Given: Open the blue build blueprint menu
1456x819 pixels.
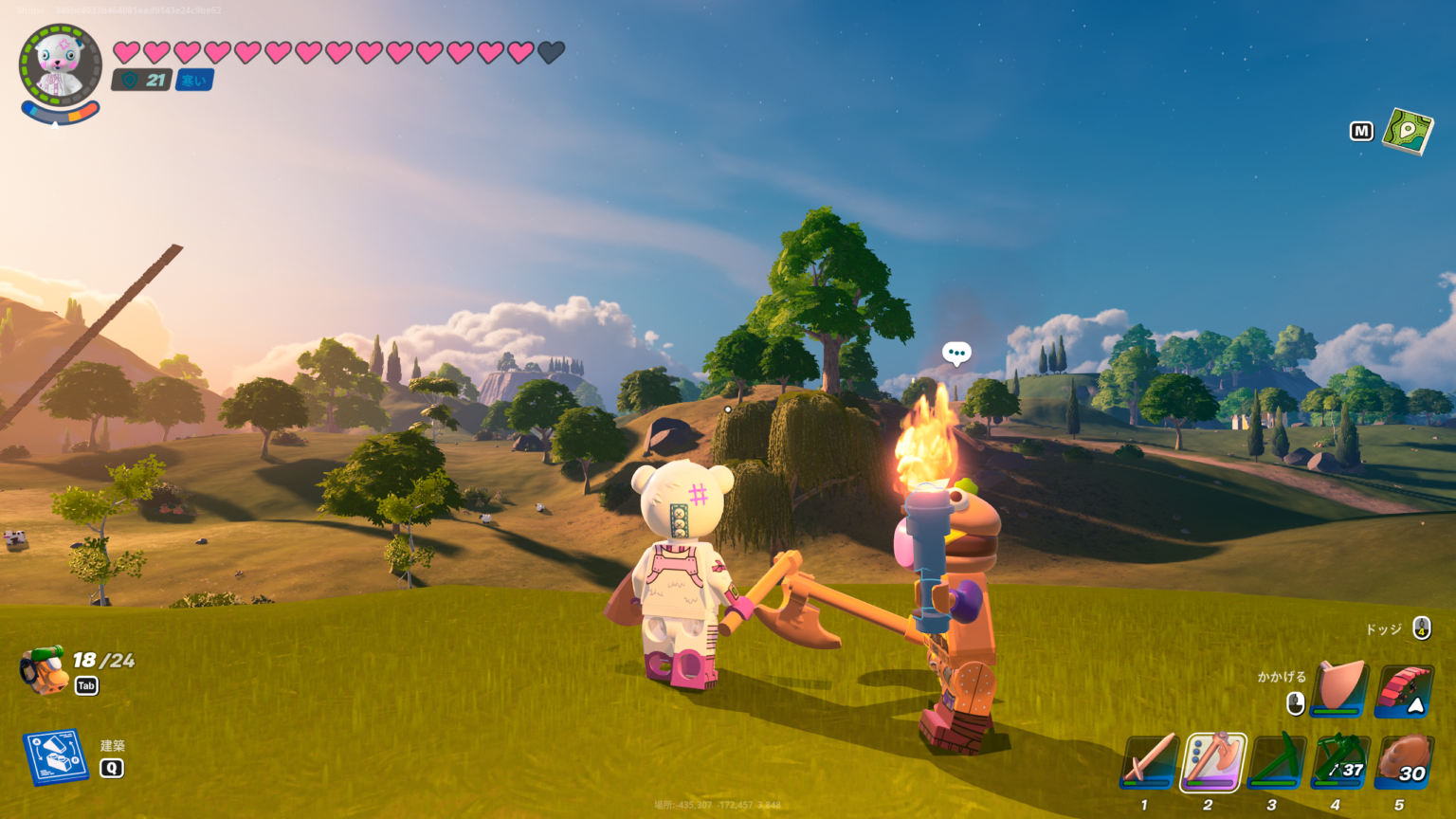Looking at the screenshot, I should coord(55,756).
